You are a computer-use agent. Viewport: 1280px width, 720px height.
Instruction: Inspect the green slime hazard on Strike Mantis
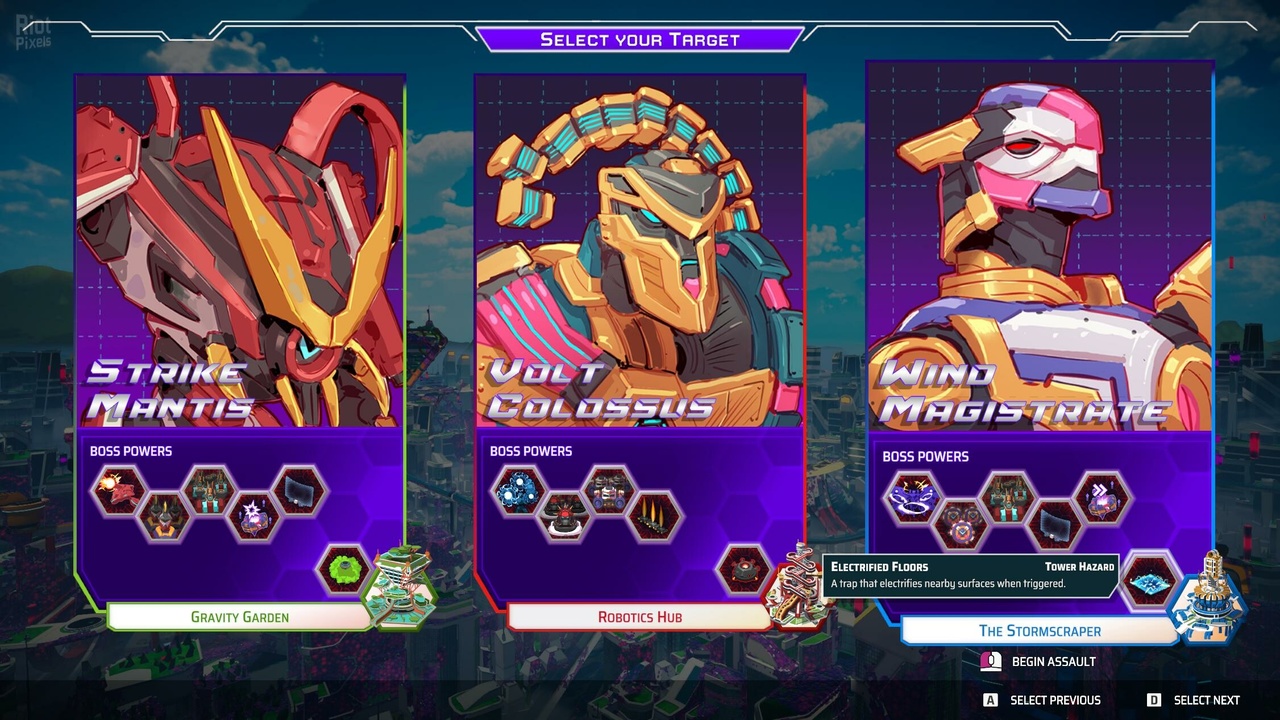343,570
